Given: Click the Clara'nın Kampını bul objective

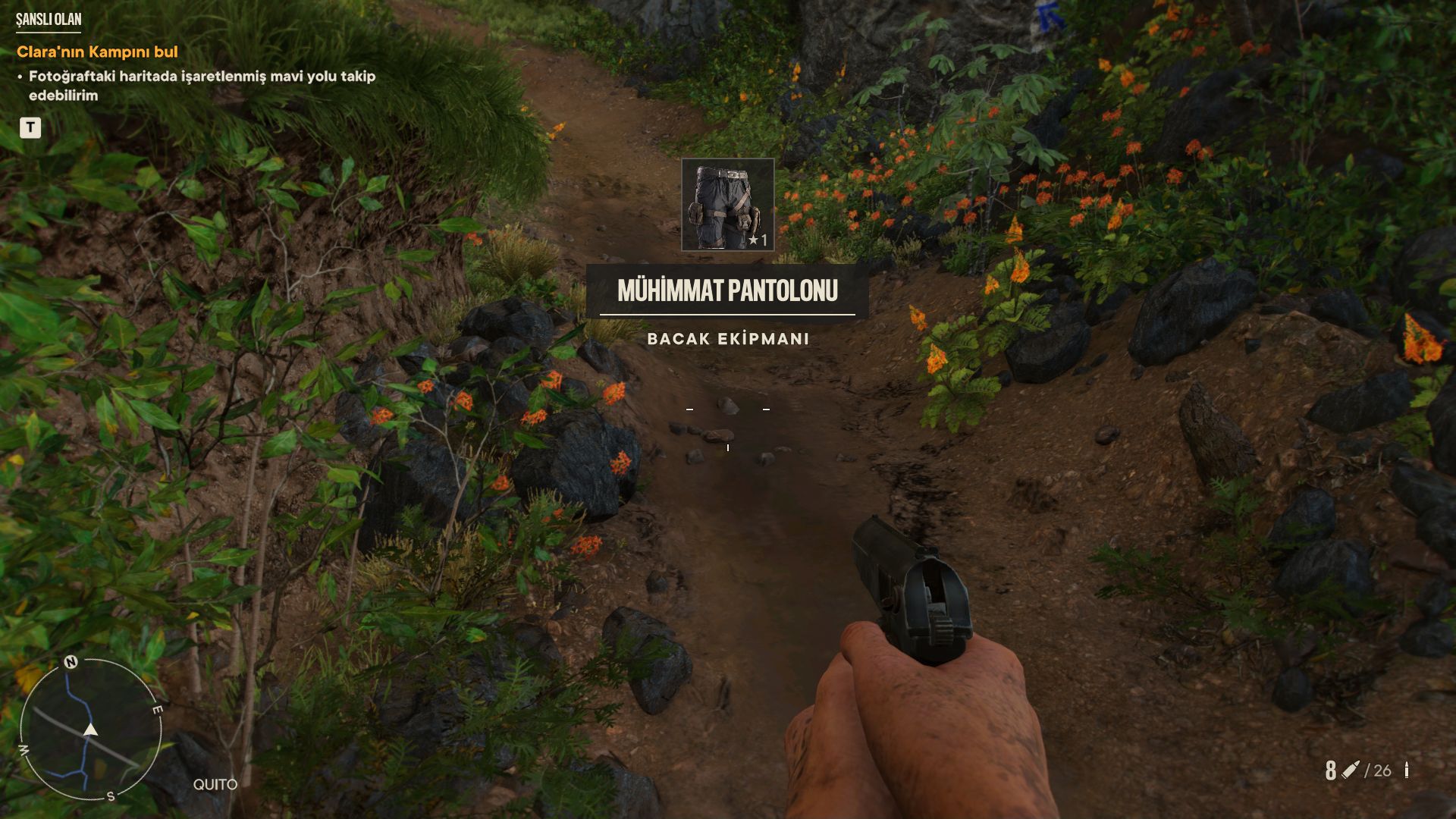Looking at the screenshot, I should pyautogui.click(x=97, y=52).
